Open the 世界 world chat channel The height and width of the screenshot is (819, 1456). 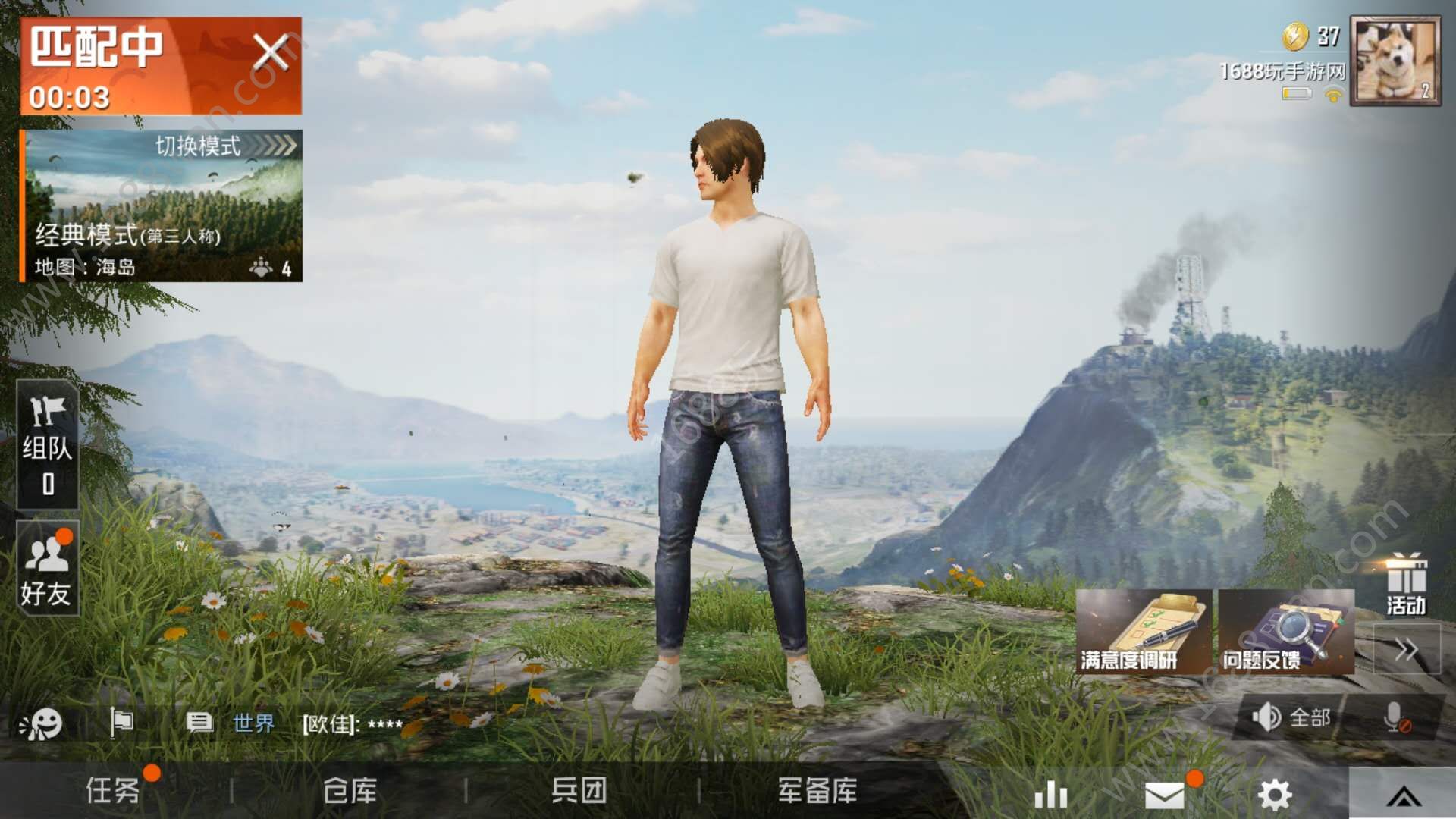coord(253,723)
